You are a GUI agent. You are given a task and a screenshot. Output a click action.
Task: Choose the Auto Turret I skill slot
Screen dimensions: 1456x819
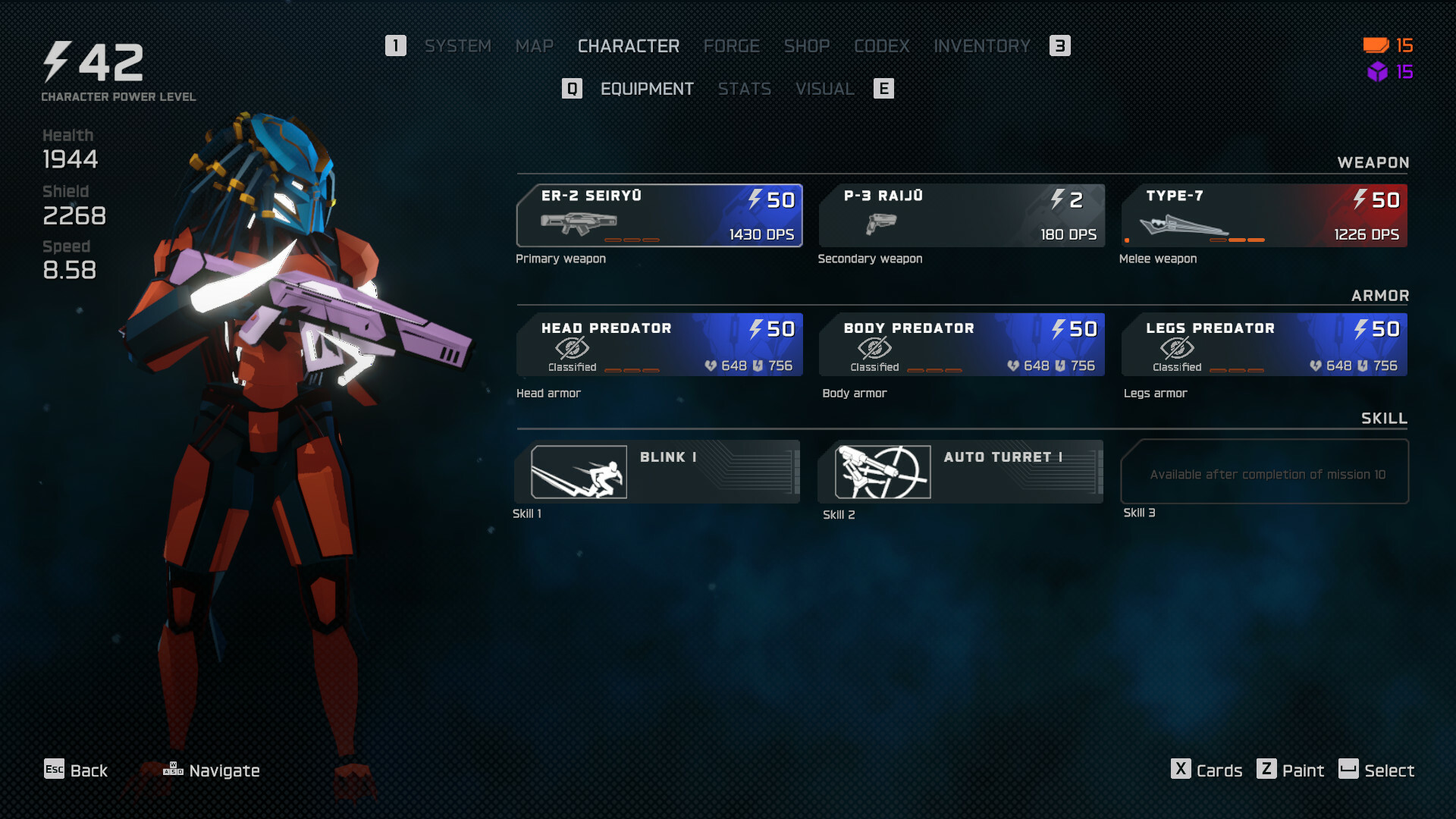coord(960,472)
